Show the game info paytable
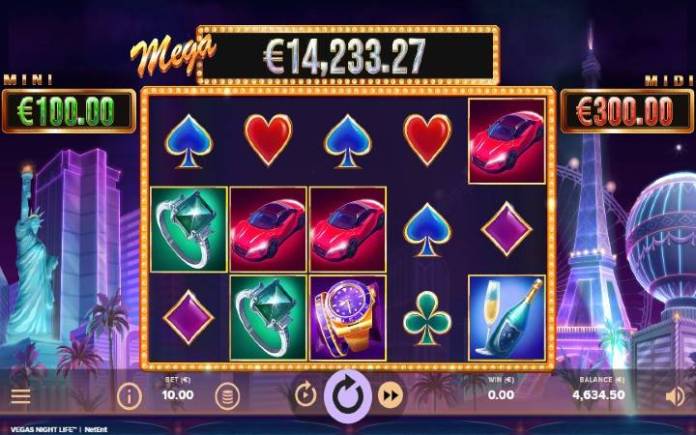 coord(129,396)
